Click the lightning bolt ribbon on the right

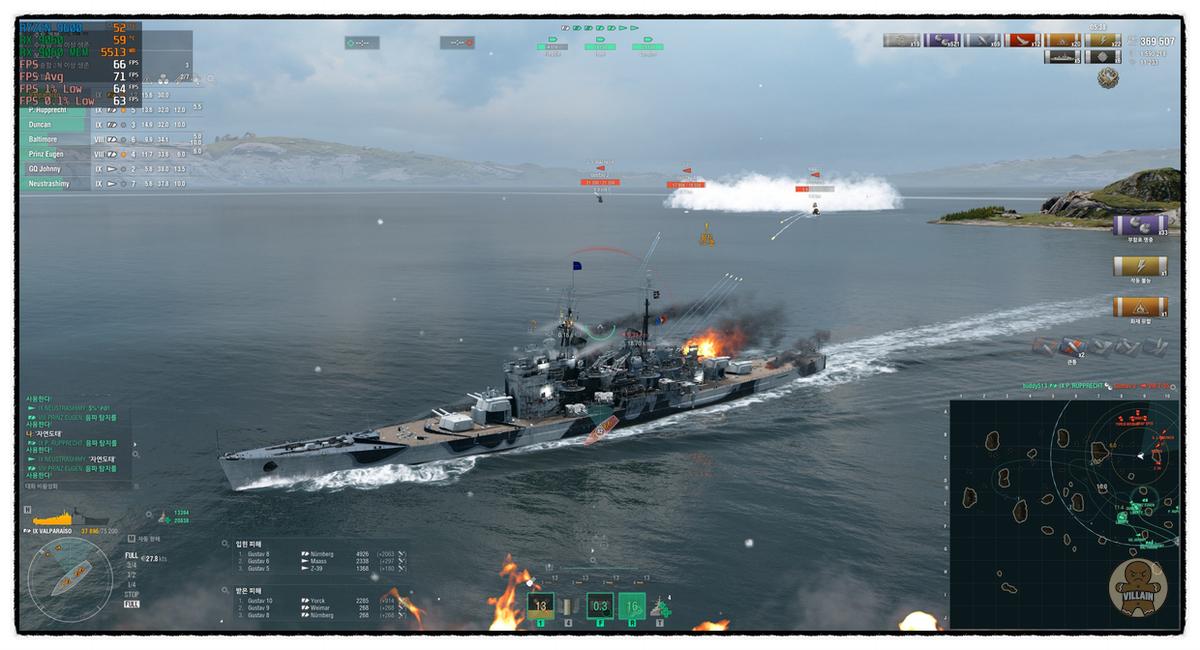pyautogui.click(x=1139, y=266)
